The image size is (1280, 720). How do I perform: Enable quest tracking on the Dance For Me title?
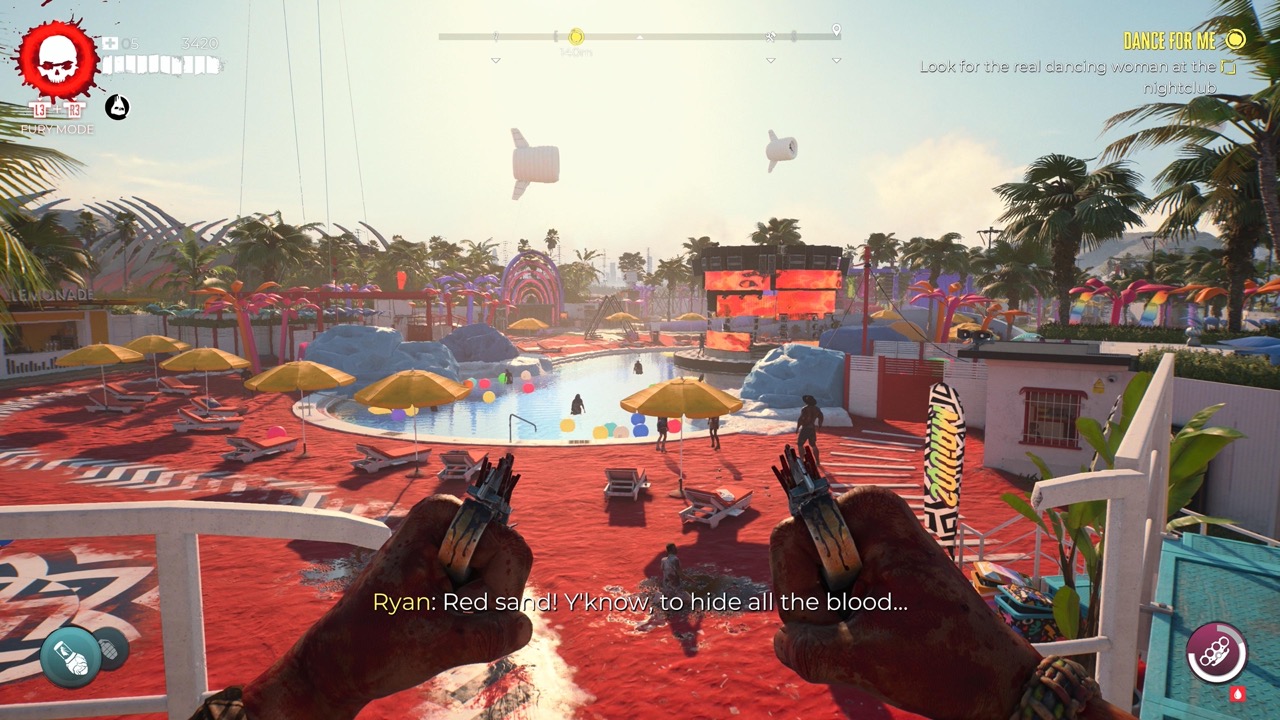click(1169, 41)
